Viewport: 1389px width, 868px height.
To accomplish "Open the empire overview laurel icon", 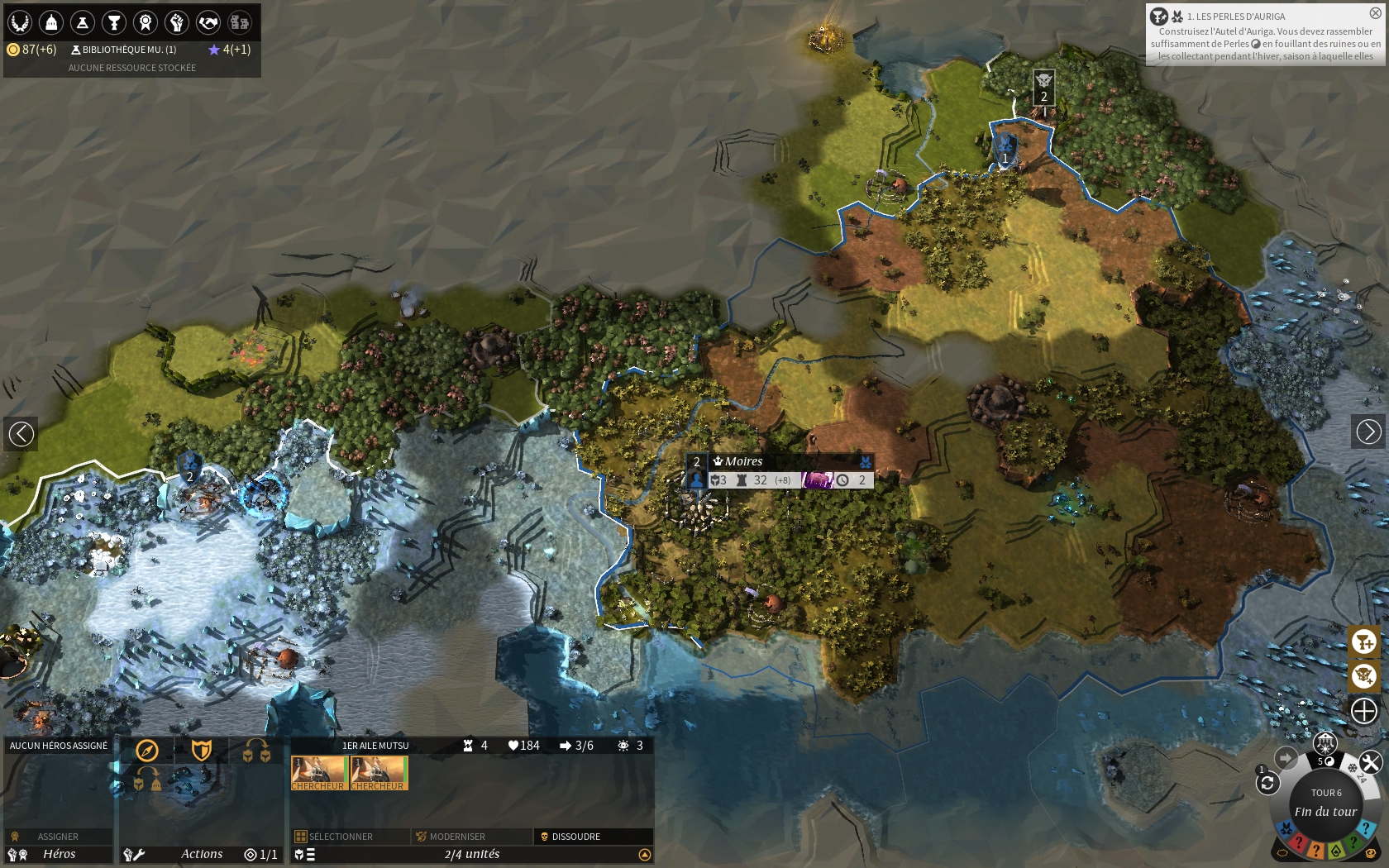I will (x=20, y=22).
